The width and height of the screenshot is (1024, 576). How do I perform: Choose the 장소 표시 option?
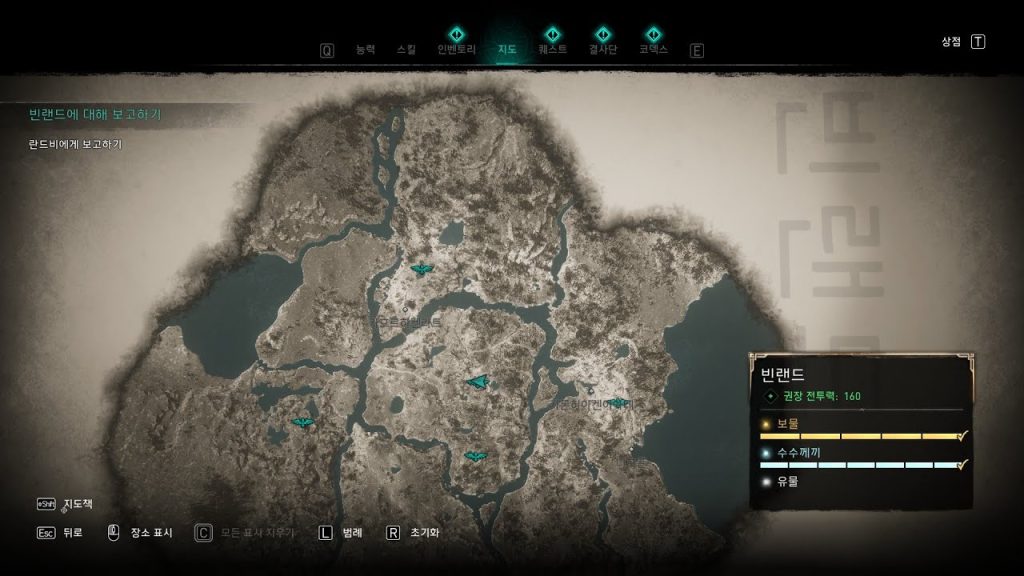pyautogui.click(x=150, y=533)
